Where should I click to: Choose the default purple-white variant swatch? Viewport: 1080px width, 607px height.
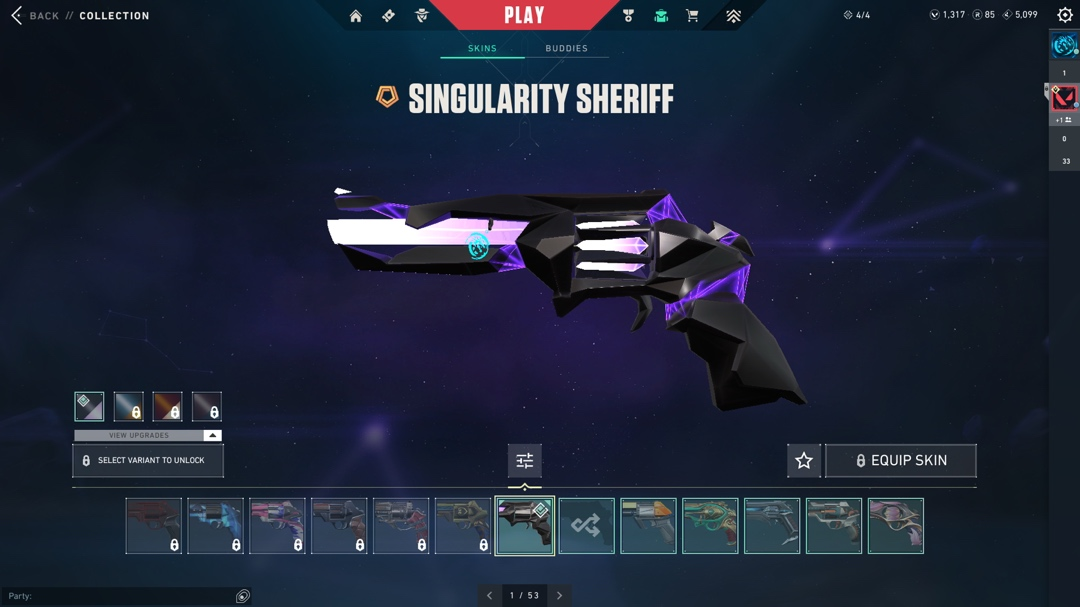(x=89, y=406)
